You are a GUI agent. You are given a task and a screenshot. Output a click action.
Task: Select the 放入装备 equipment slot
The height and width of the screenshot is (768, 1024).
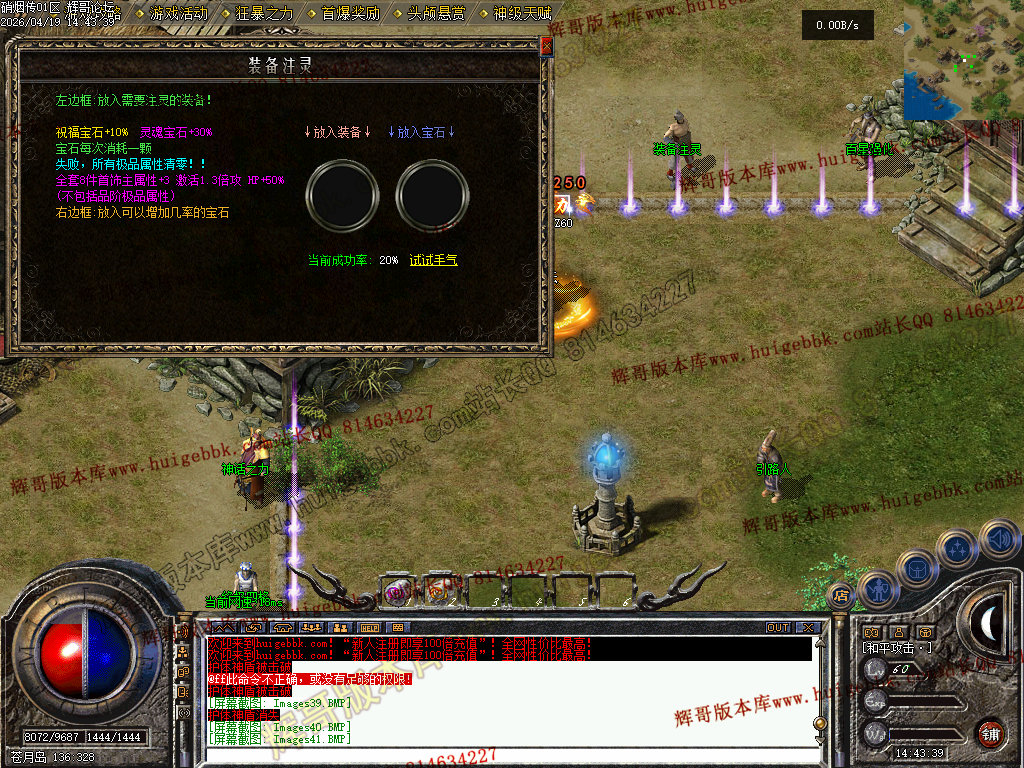[337, 192]
